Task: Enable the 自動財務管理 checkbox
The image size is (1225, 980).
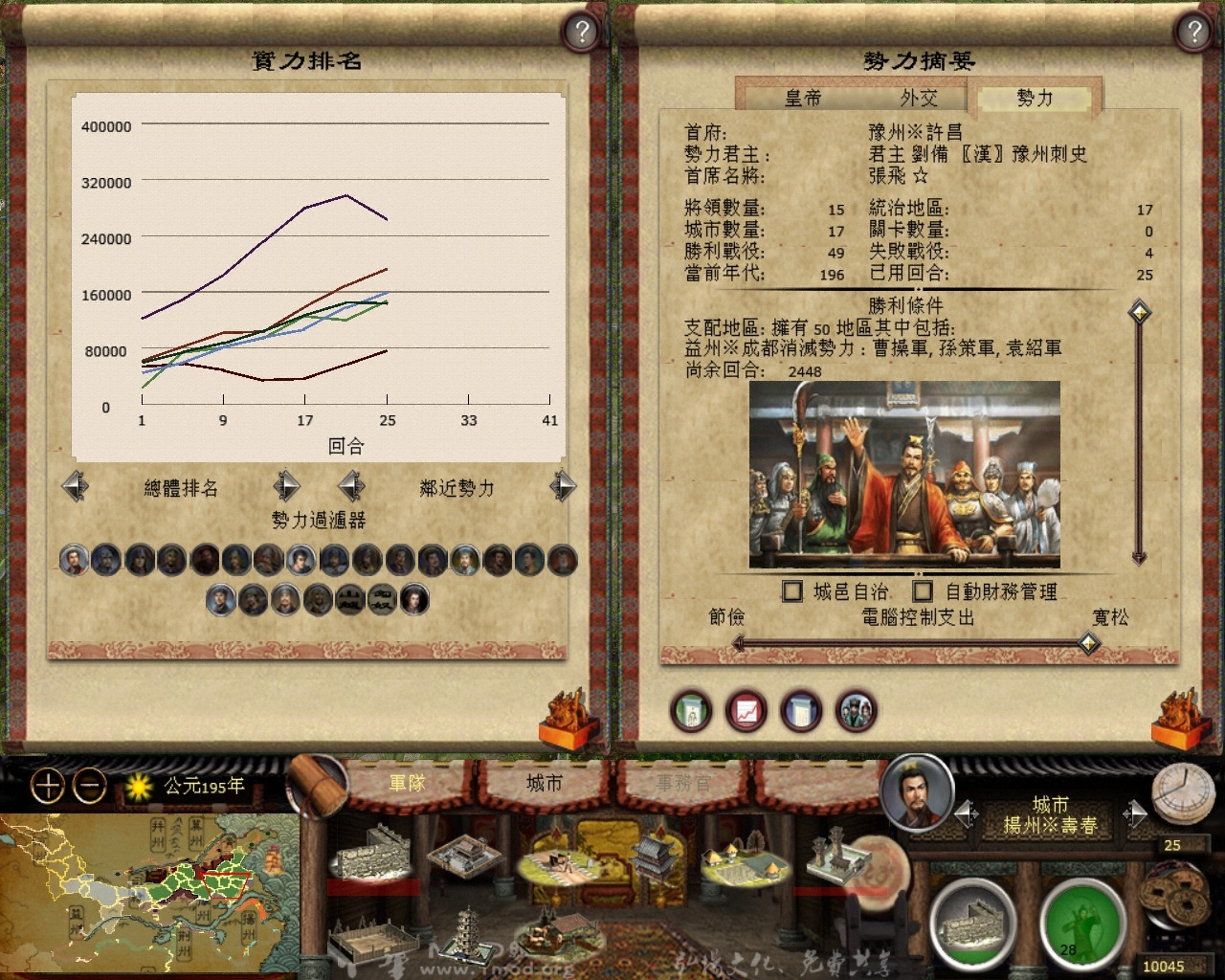Action: [922, 591]
